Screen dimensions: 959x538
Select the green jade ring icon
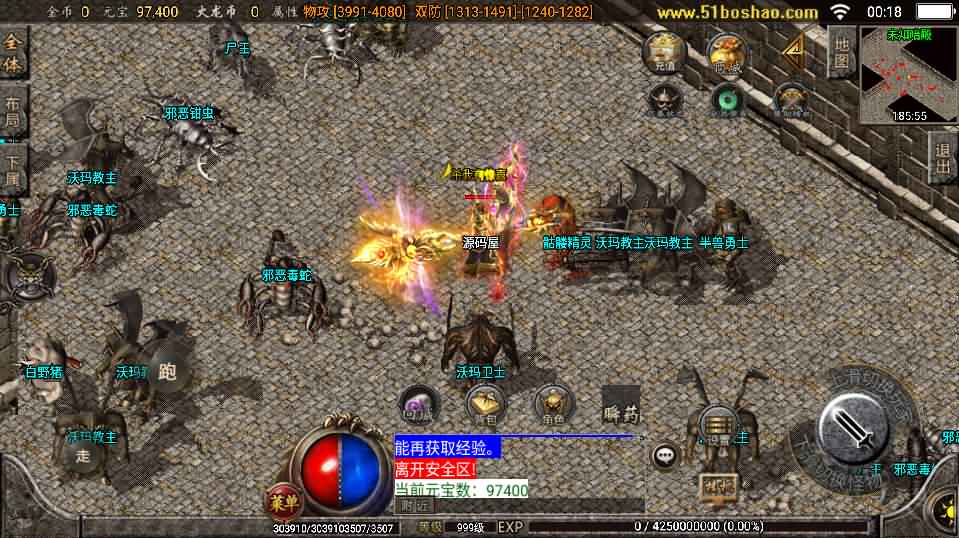(728, 100)
